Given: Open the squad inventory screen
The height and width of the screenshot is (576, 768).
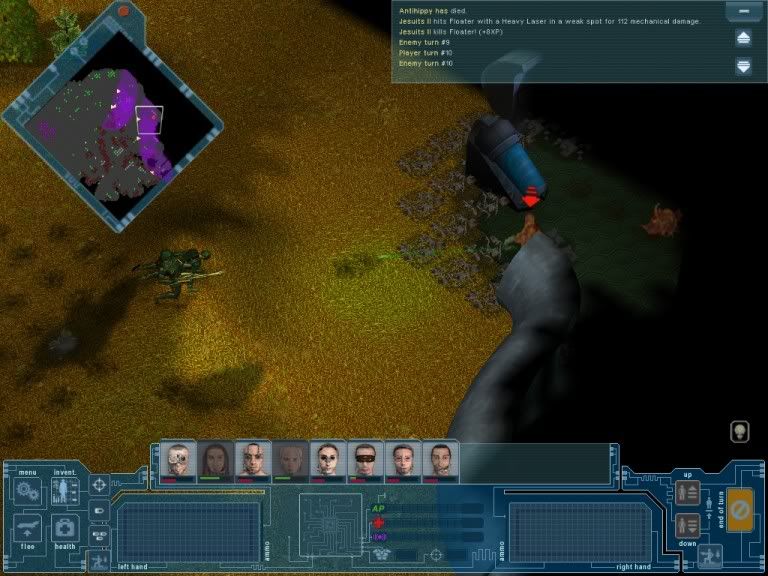Looking at the screenshot, I should (x=65, y=491).
